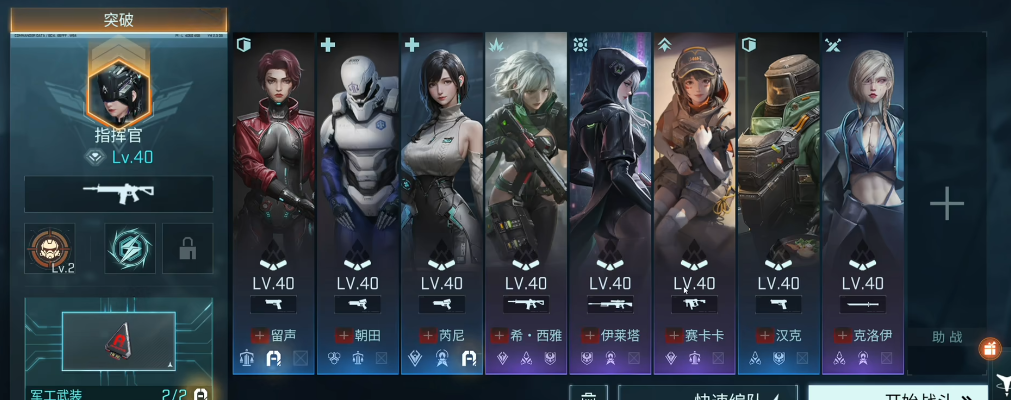The height and width of the screenshot is (400, 1011).
Task: Open the commander's rifle weapon slot
Action: pyautogui.click(x=118, y=194)
